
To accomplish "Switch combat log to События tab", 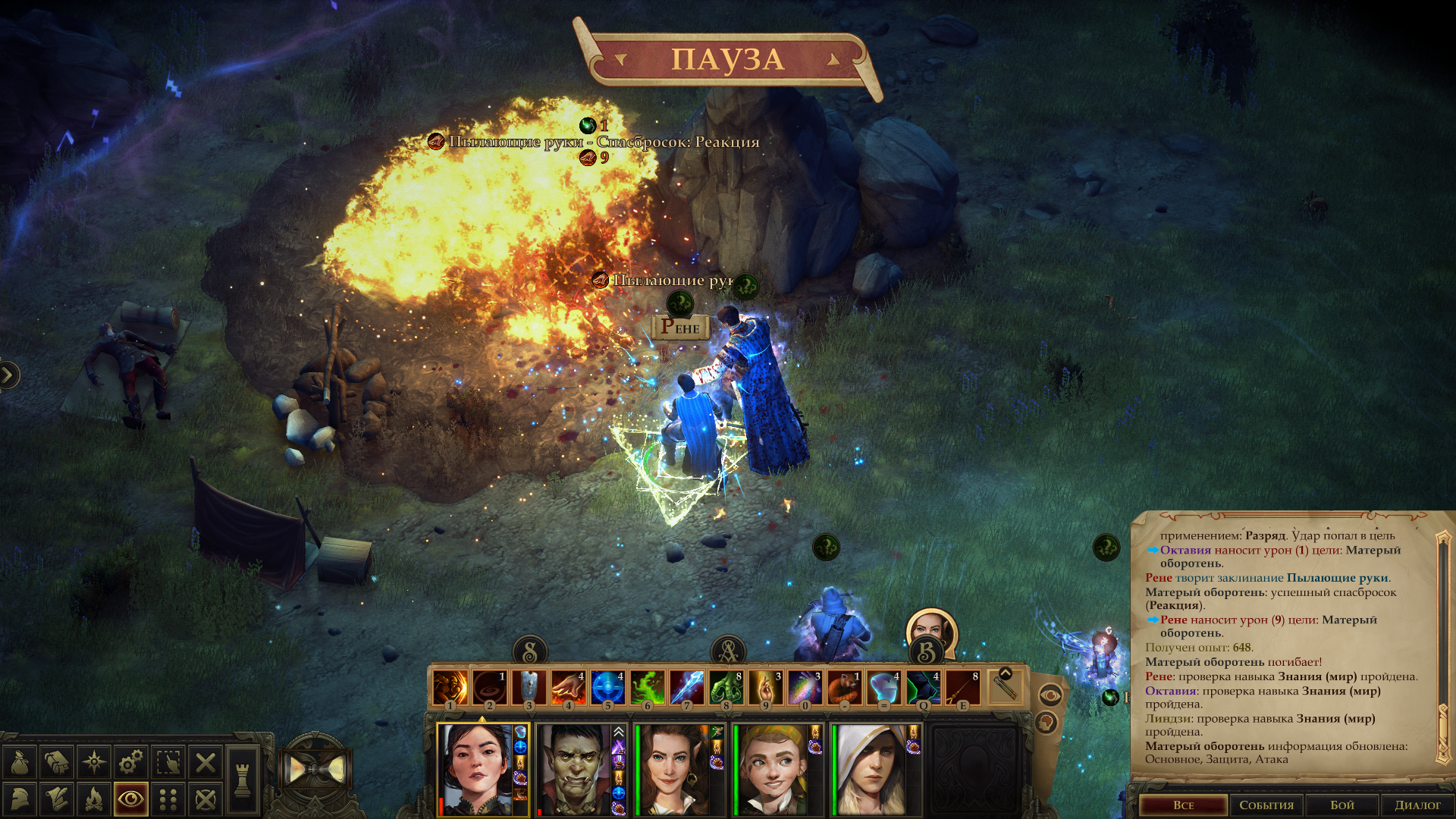I will coord(1266,805).
